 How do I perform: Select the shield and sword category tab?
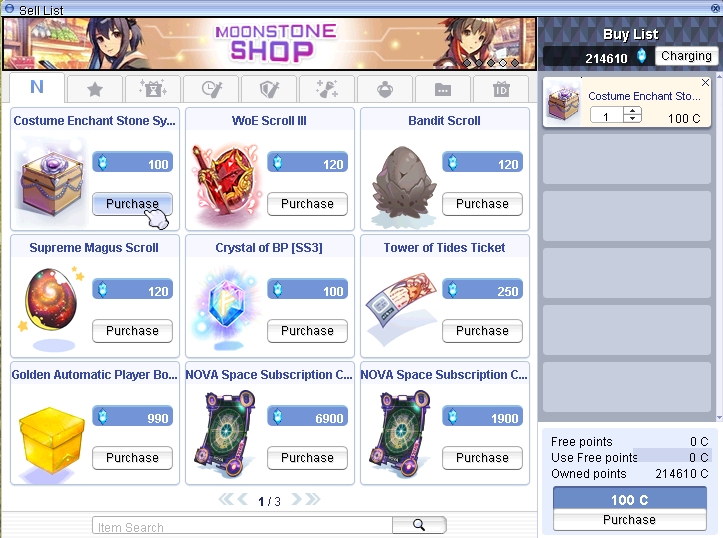[268, 89]
